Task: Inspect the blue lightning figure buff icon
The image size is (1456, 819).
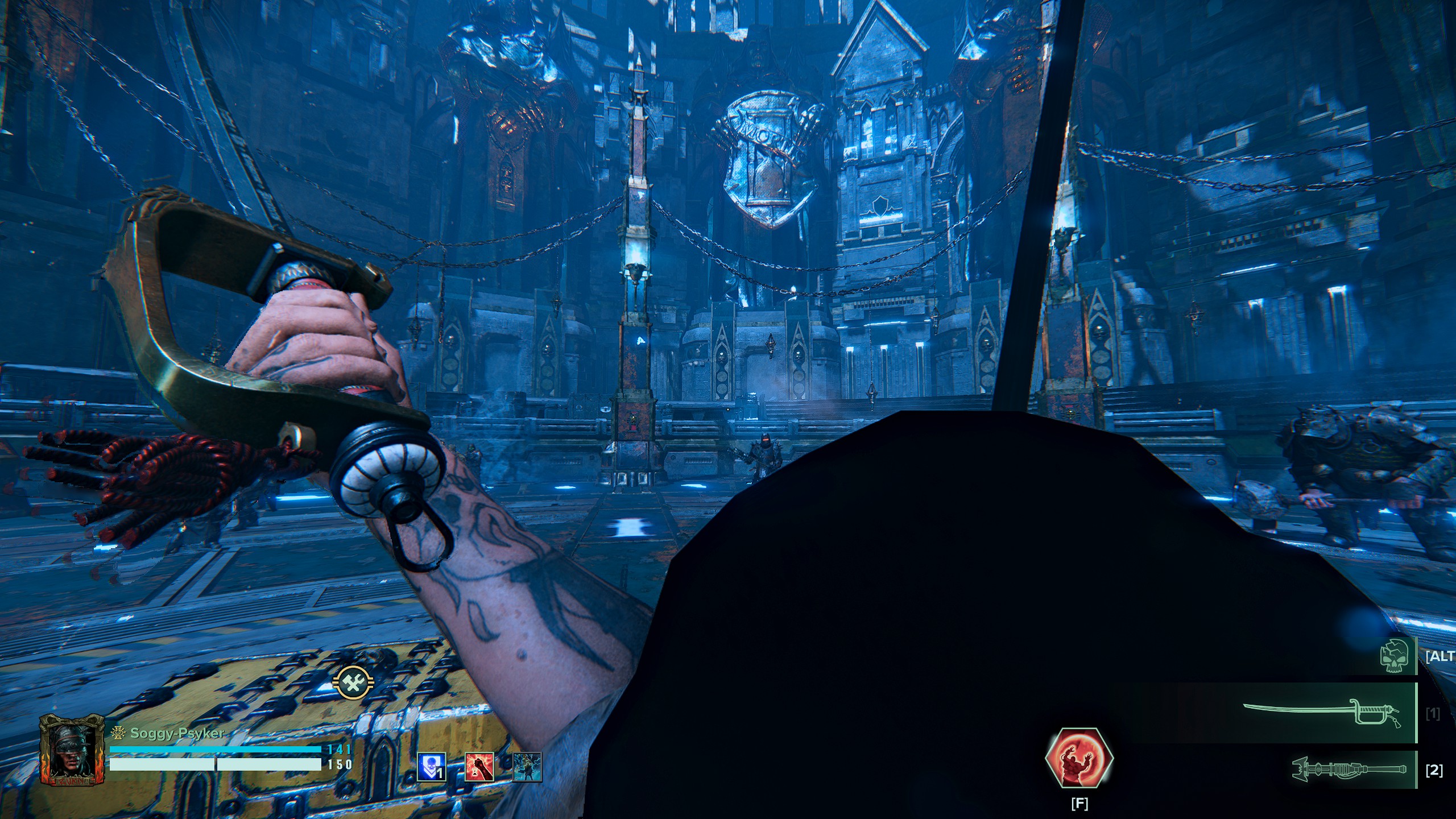Action: 527,766
